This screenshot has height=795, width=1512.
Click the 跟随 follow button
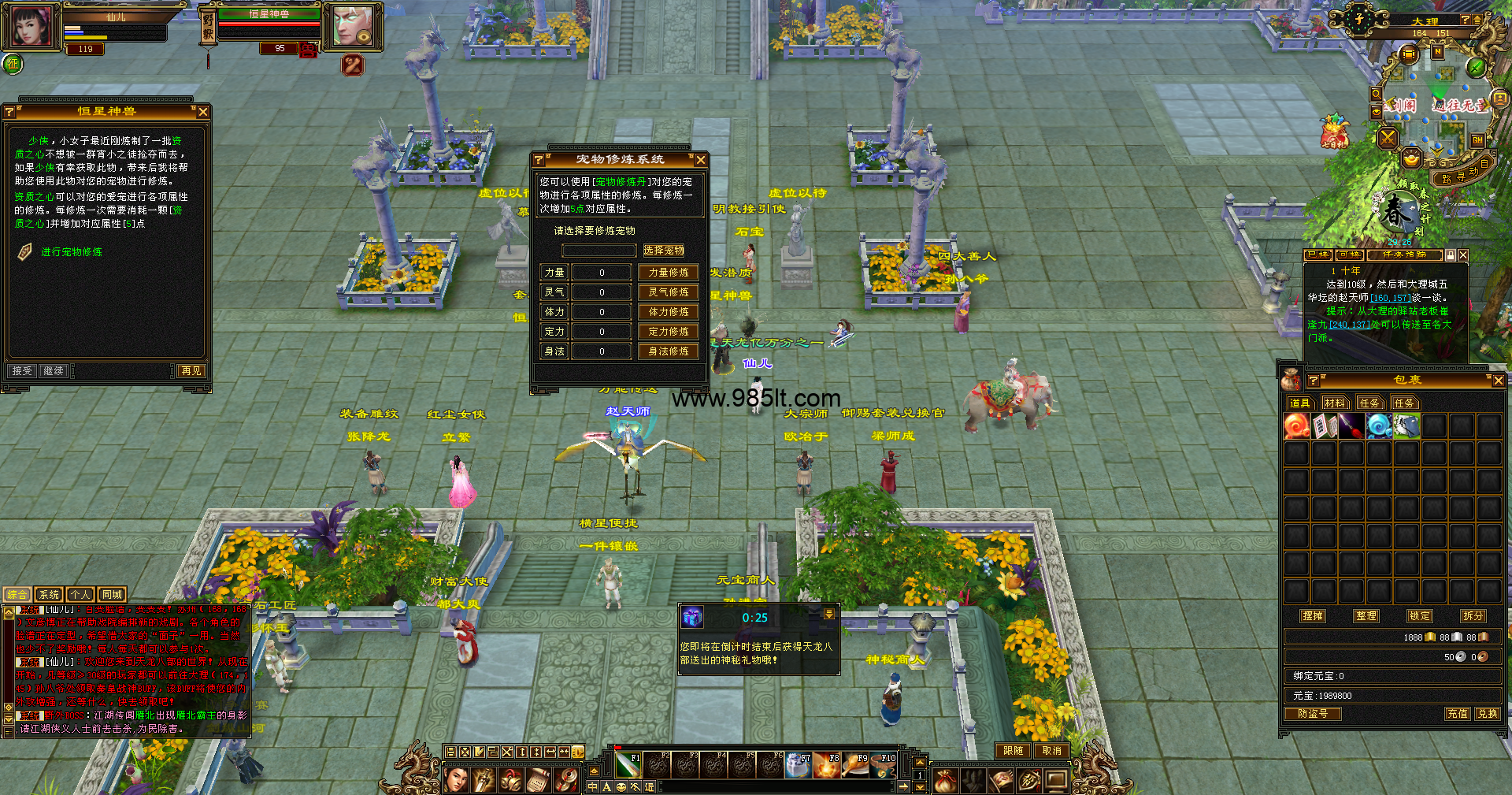point(1013,751)
